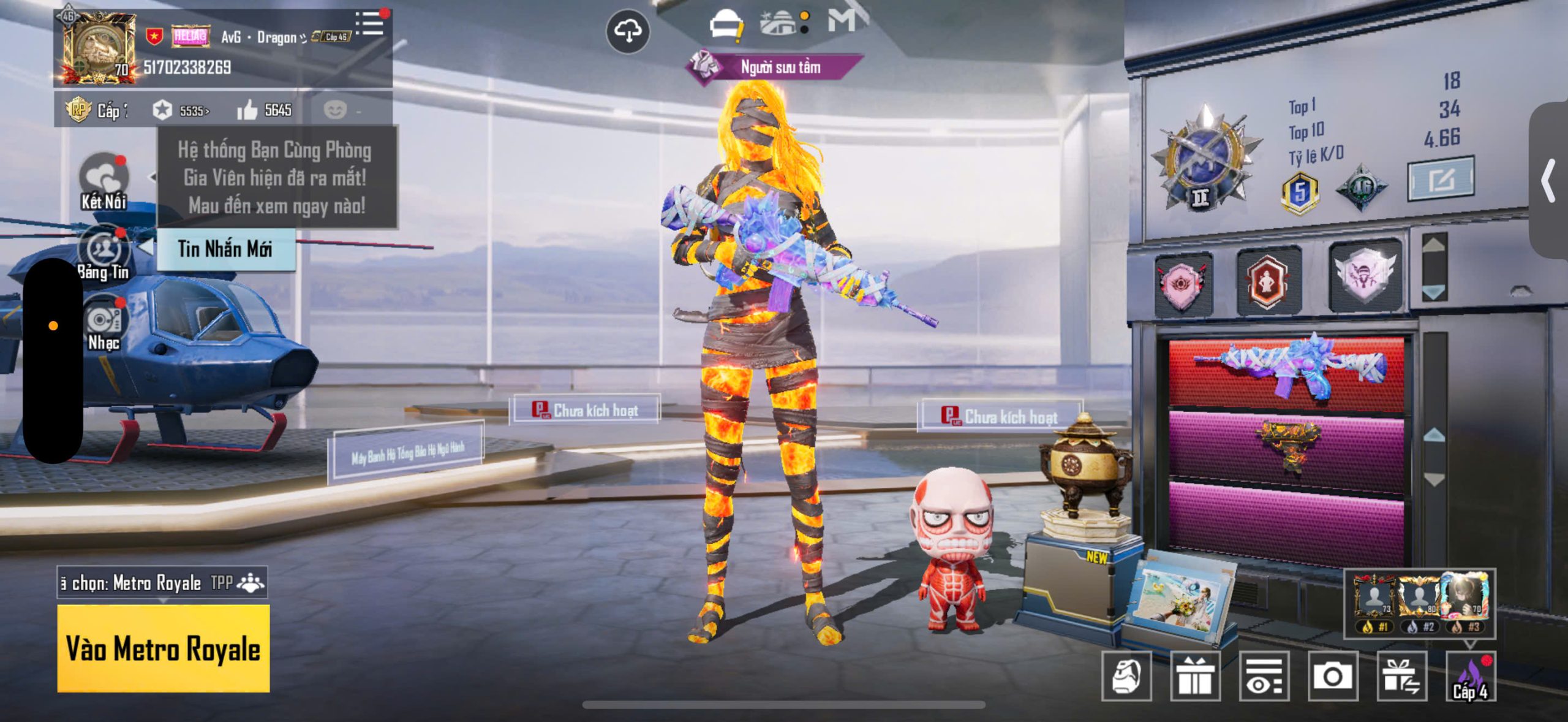Open the Cấp 4 flame popularity icon
Screen dimensions: 1568x722
[x=1470, y=676]
